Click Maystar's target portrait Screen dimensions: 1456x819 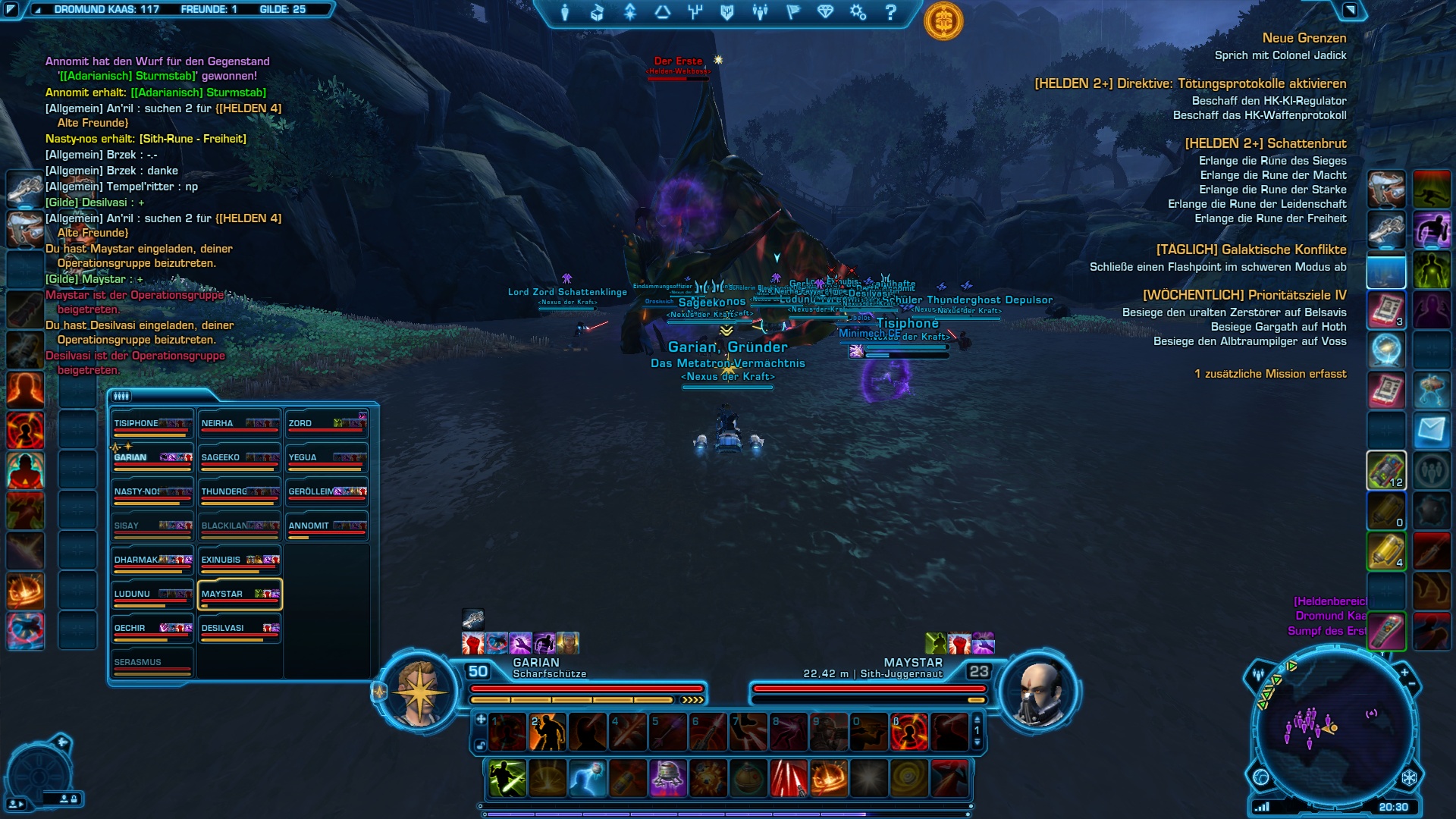click(x=1039, y=690)
